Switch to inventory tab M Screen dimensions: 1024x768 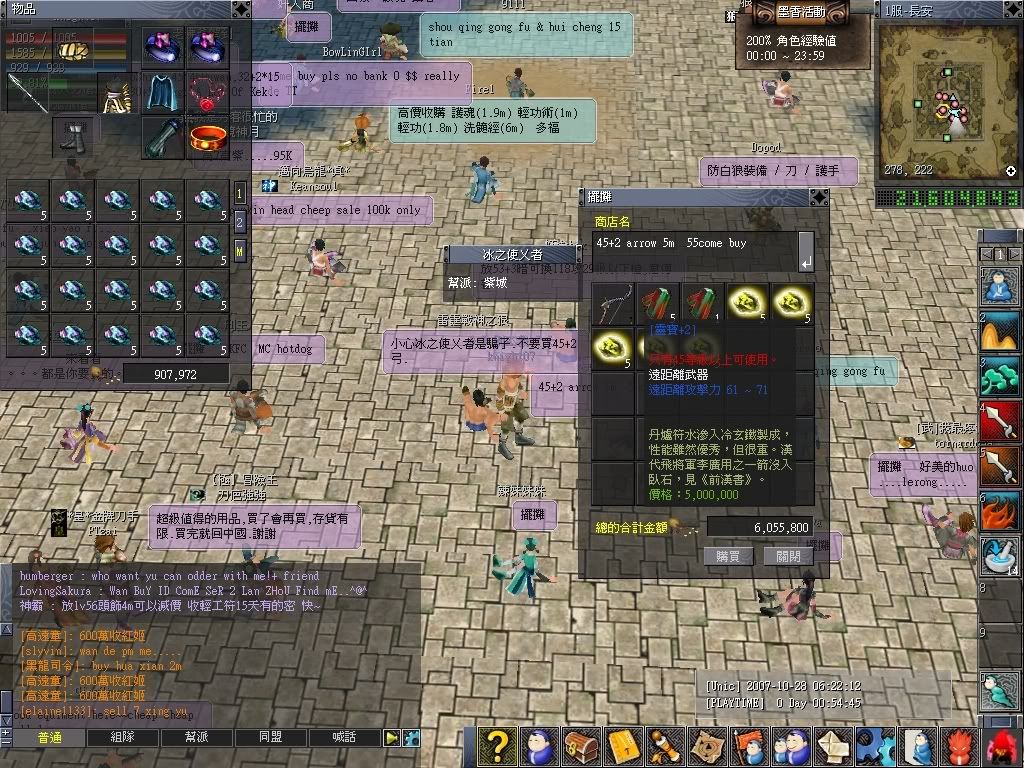click(x=240, y=248)
